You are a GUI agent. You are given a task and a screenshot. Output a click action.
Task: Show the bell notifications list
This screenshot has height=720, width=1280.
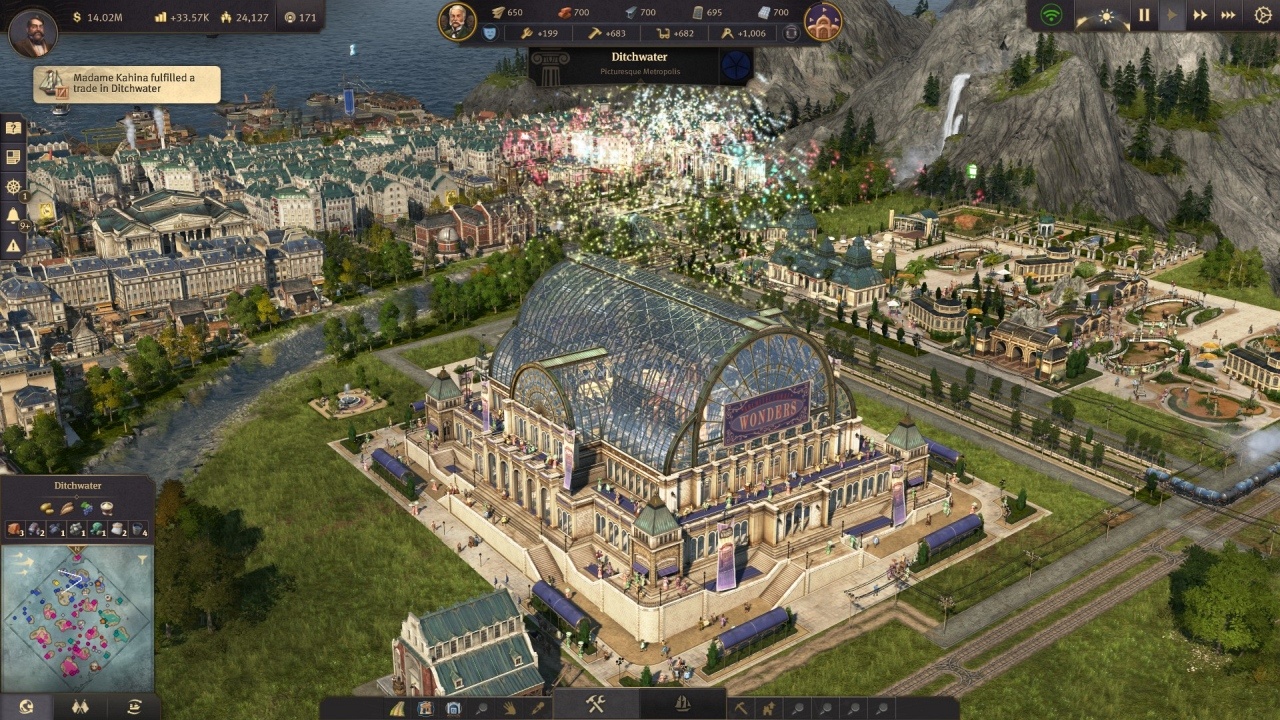click(13, 215)
